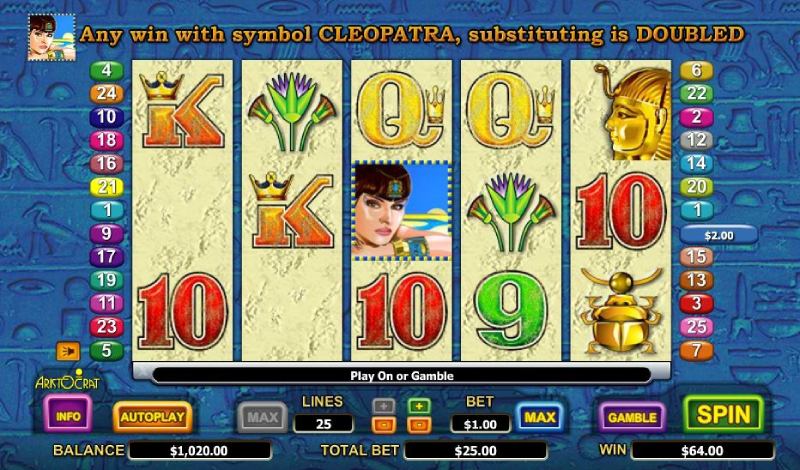
Task: Click the payline 7 badge
Action: [x=696, y=350]
